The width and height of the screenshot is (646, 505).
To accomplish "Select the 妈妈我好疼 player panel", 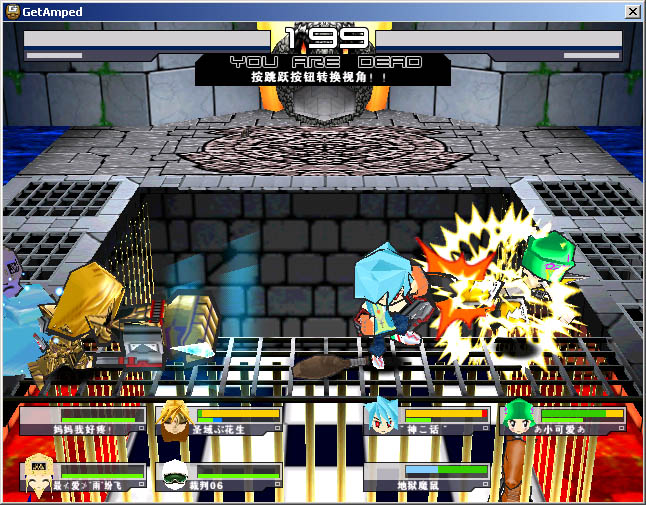I will [83, 421].
